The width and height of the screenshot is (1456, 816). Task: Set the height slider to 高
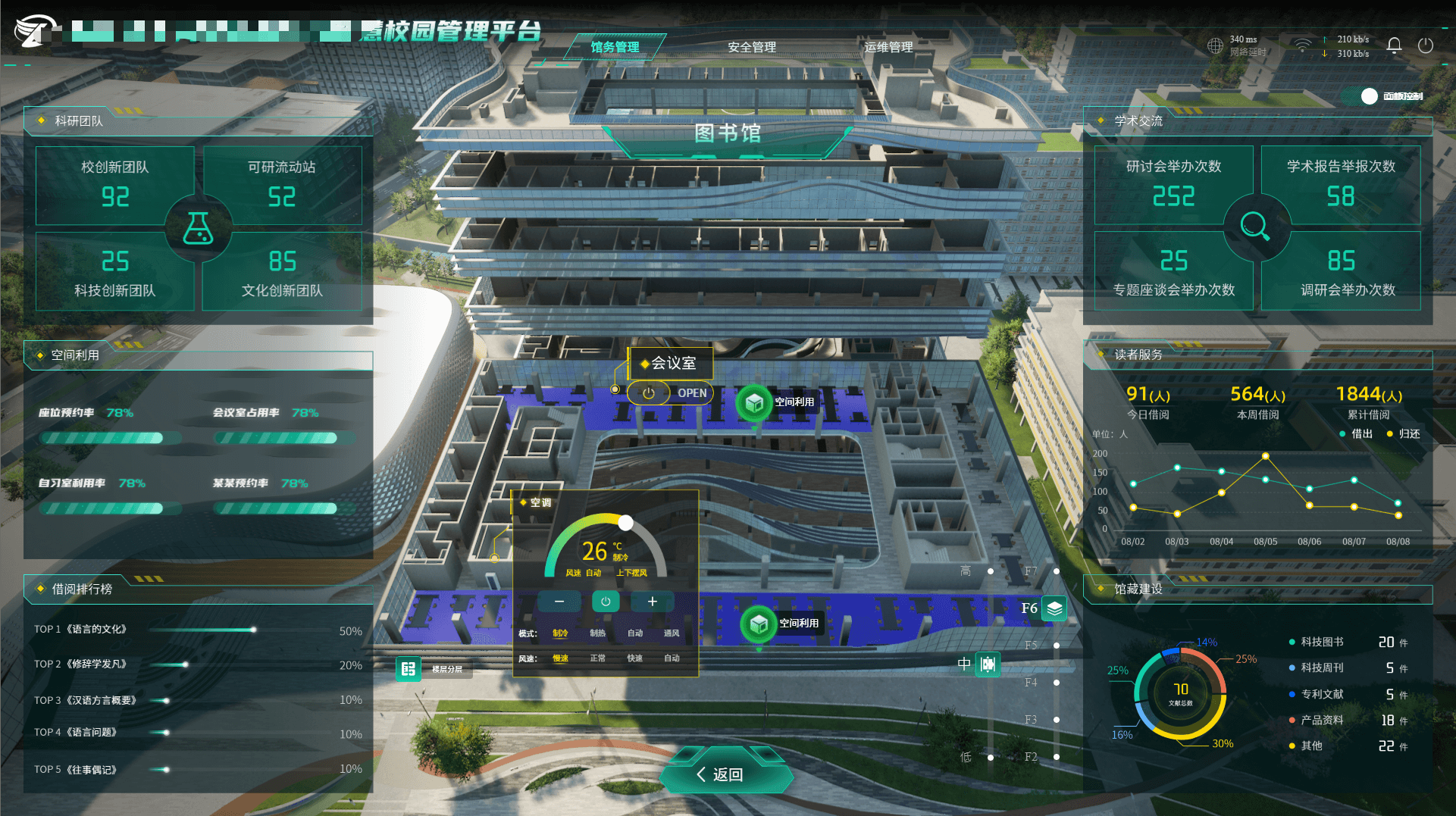[990, 571]
